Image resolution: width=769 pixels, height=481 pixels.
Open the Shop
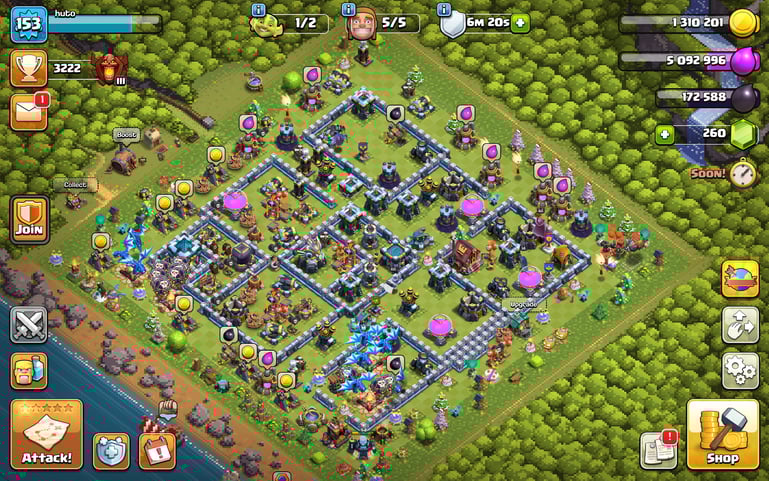click(722, 435)
